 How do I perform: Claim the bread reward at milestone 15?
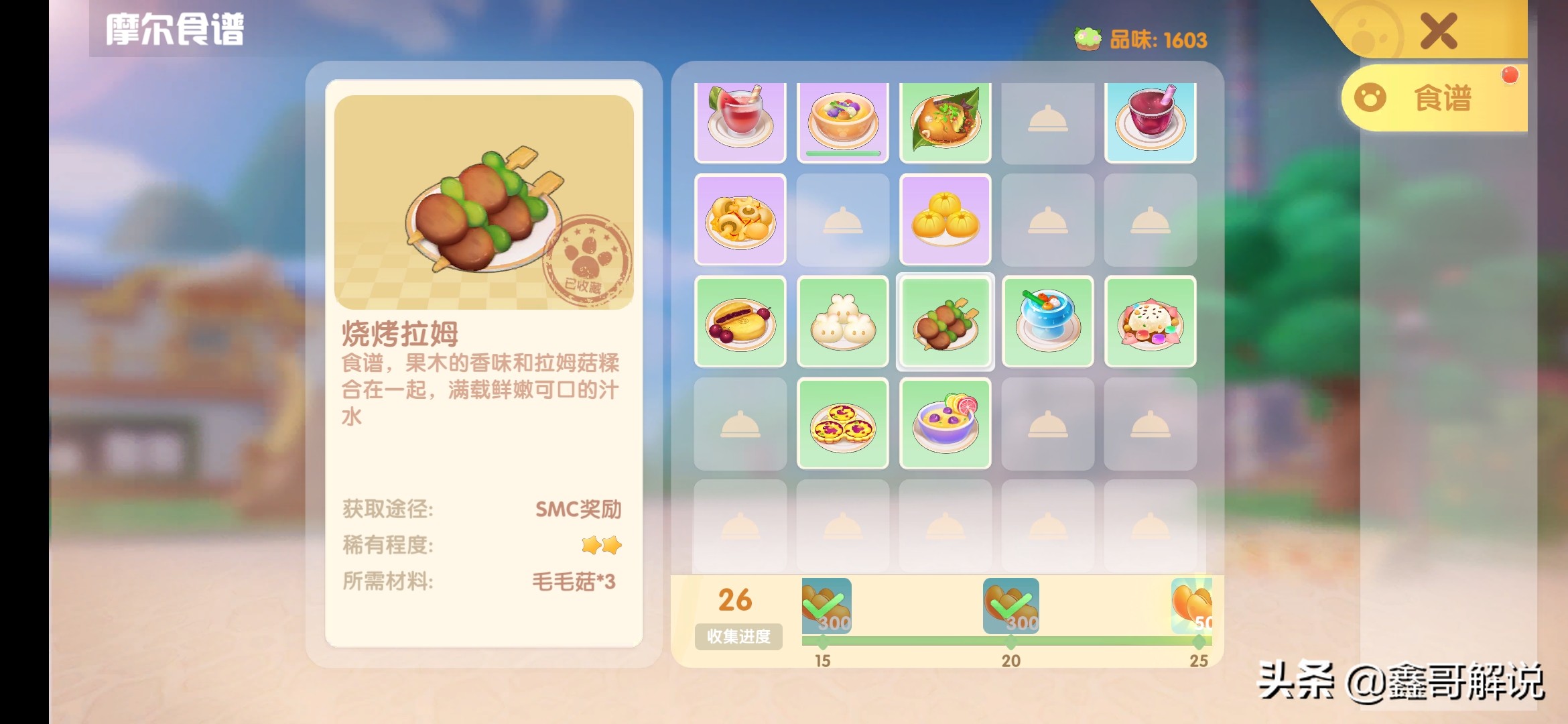point(826,607)
